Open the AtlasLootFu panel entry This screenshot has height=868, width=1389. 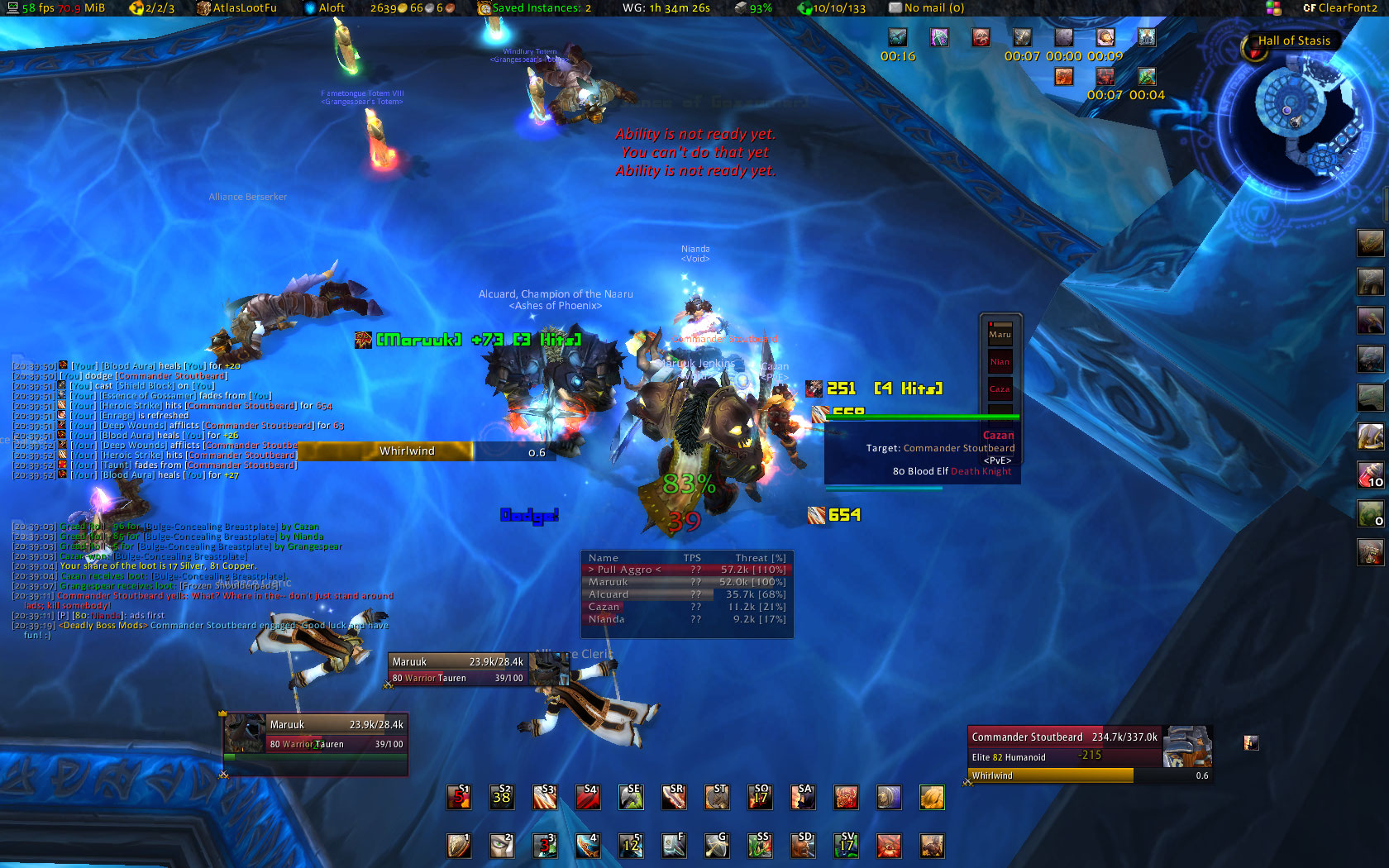[x=236, y=7]
